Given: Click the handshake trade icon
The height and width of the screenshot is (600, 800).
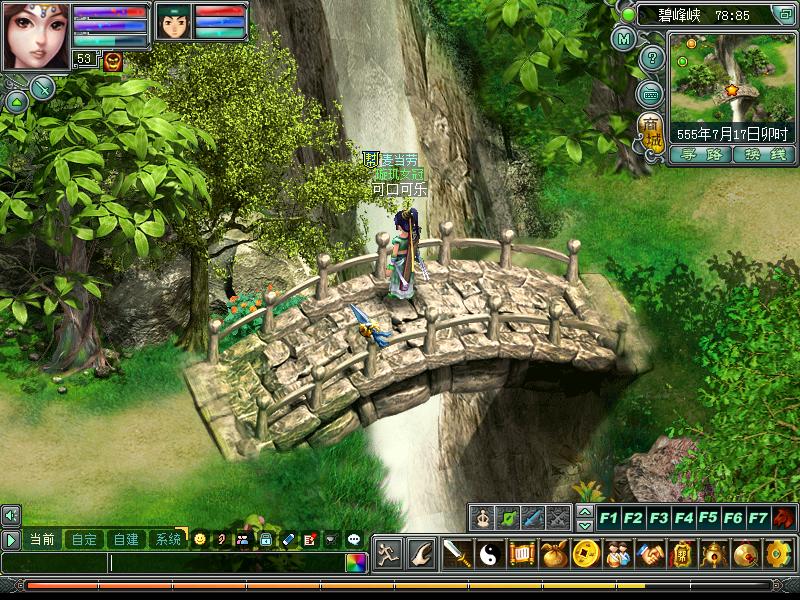Looking at the screenshot, I should (651, 553).
